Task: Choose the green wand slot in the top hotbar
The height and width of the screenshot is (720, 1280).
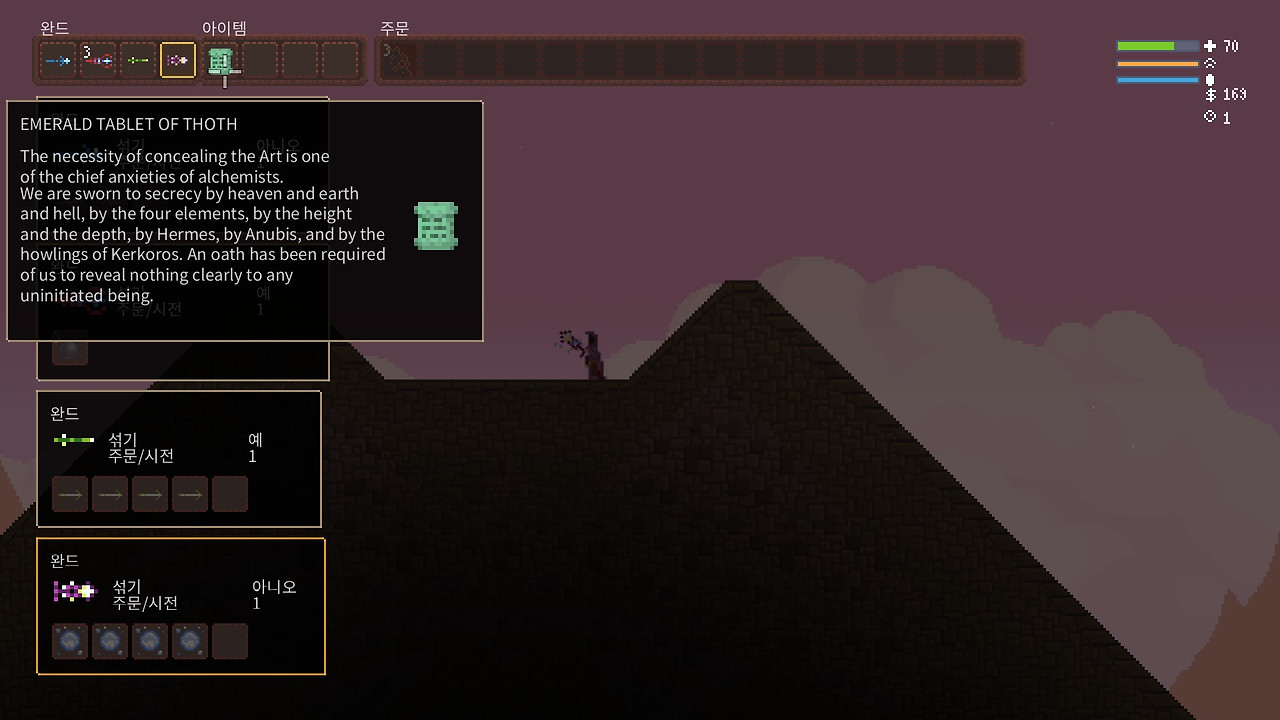Action: pos(138,61)
